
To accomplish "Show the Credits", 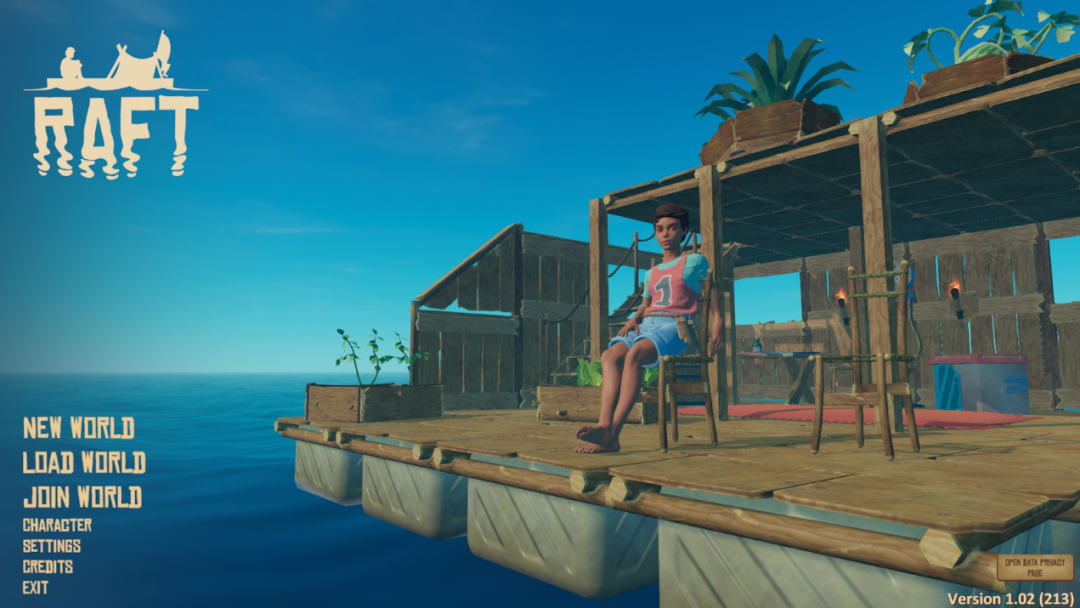I will coord(48,567).
